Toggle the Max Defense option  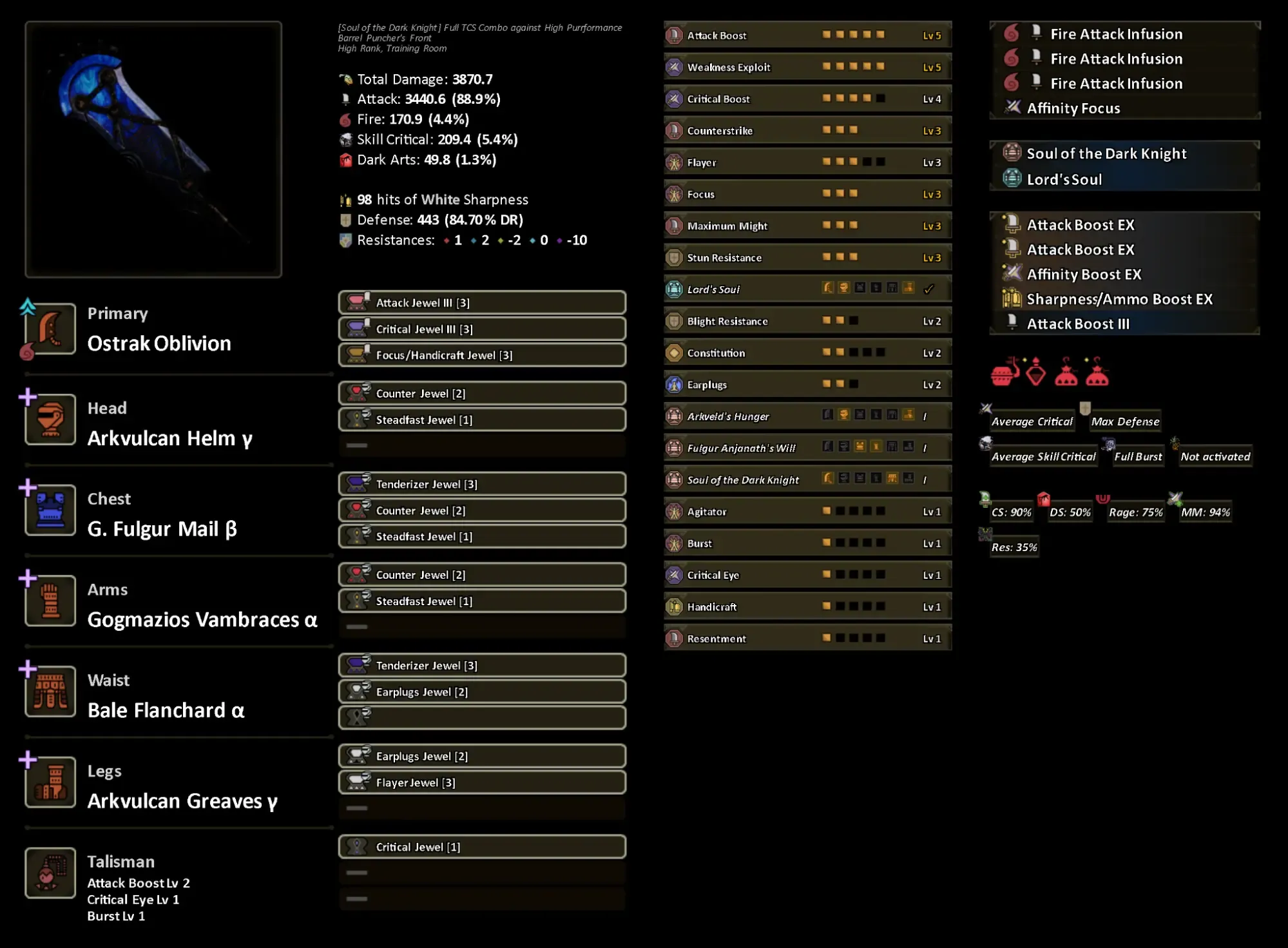1125,421
